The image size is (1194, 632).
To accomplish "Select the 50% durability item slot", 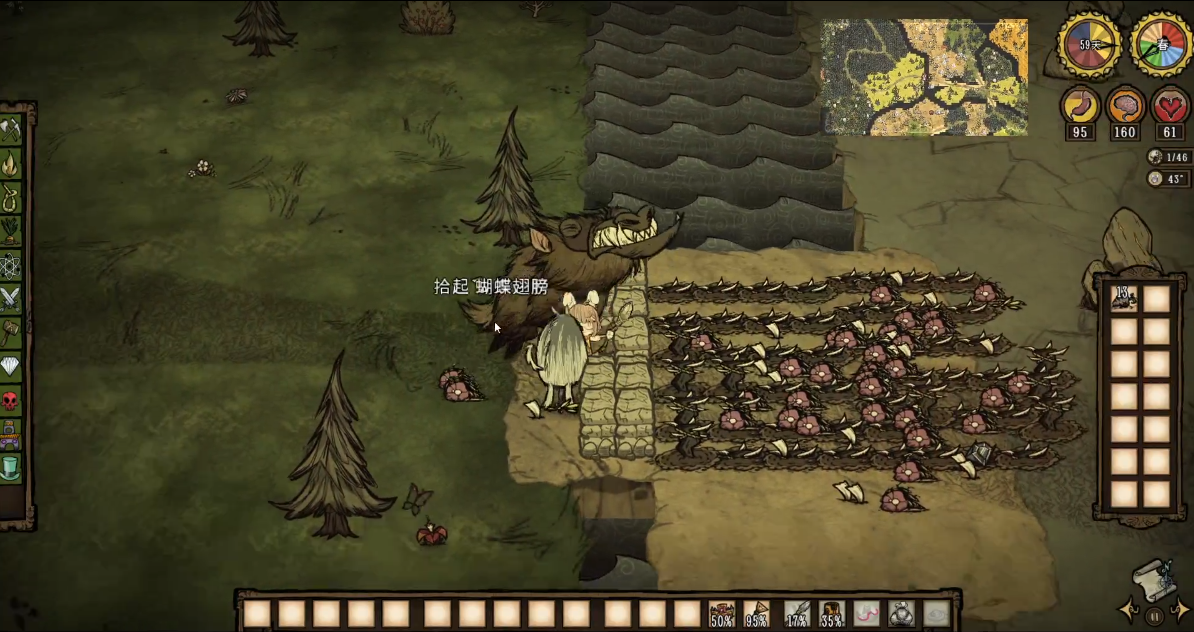I will click(722, 613).
